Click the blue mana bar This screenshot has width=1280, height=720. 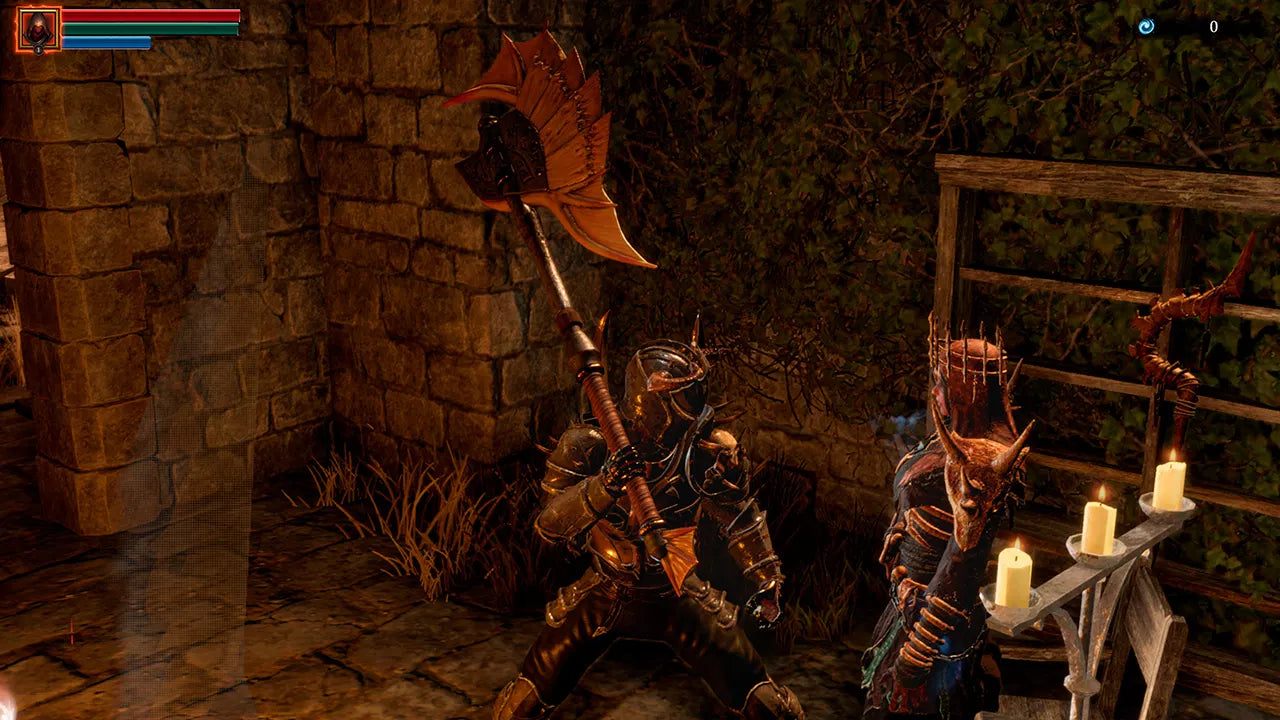tap(105, 42)
